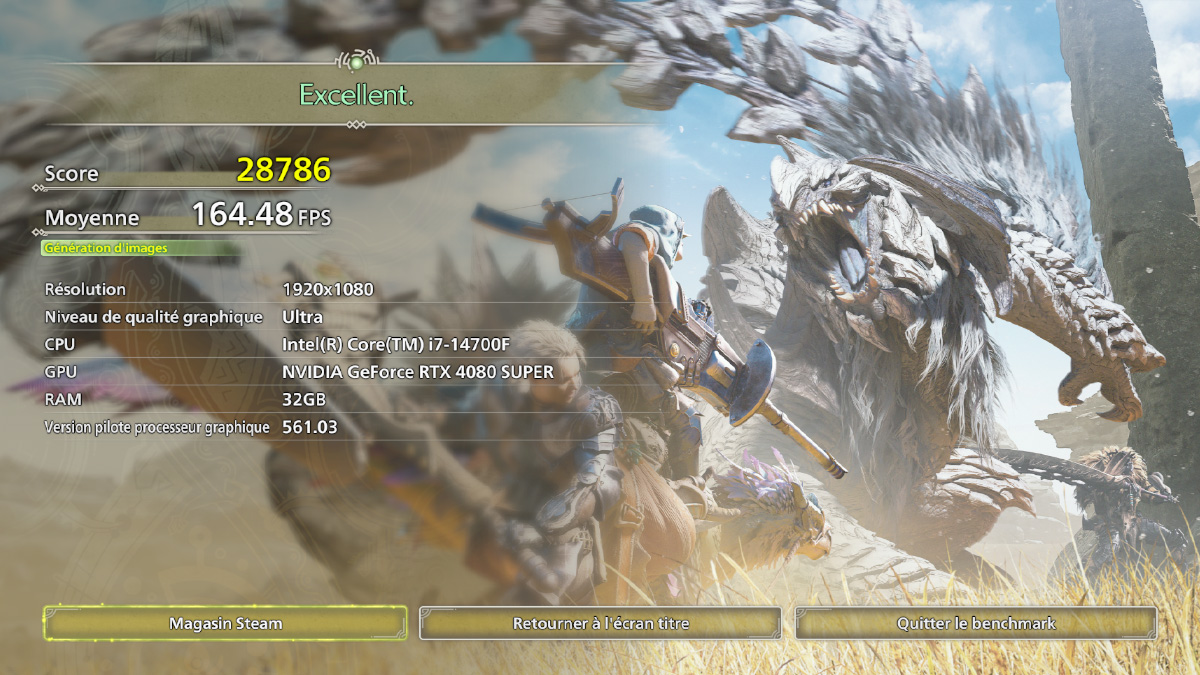Select Retourner à l'écran titre
This screenshot has height=675, width=1200.
point(600,623)
